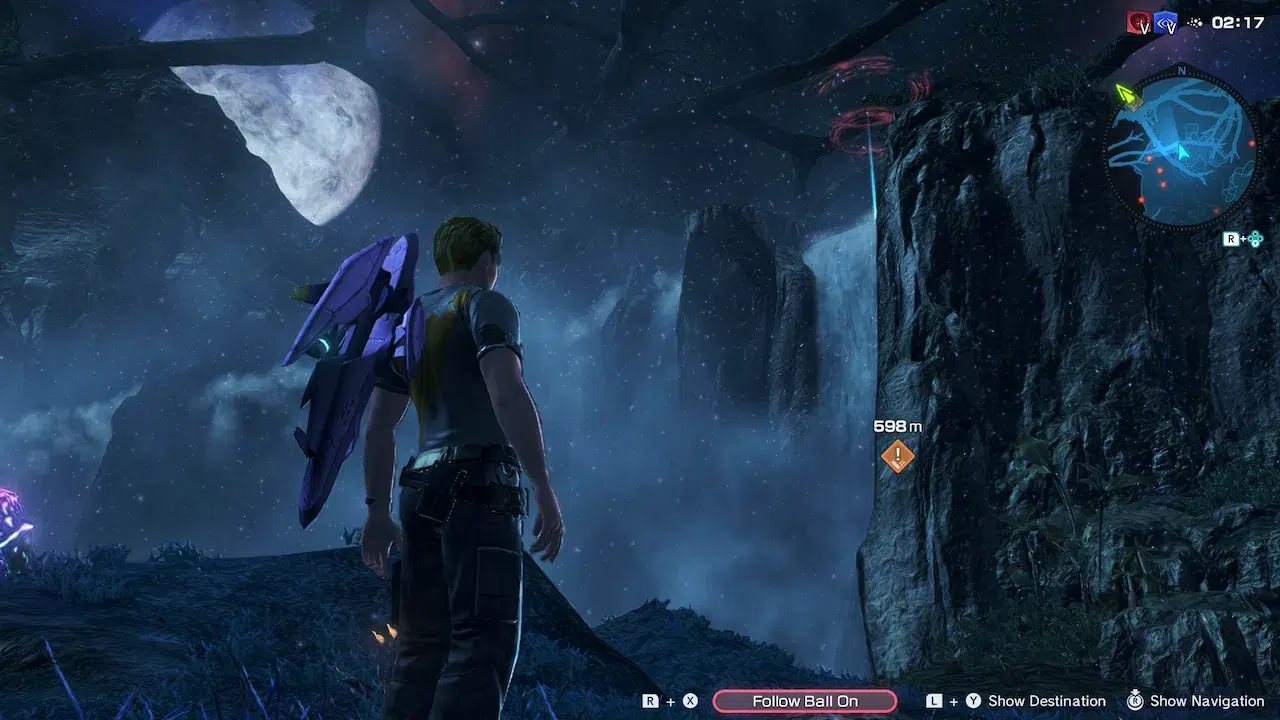Click the Show Navigation label

(x=1206, y=701)
